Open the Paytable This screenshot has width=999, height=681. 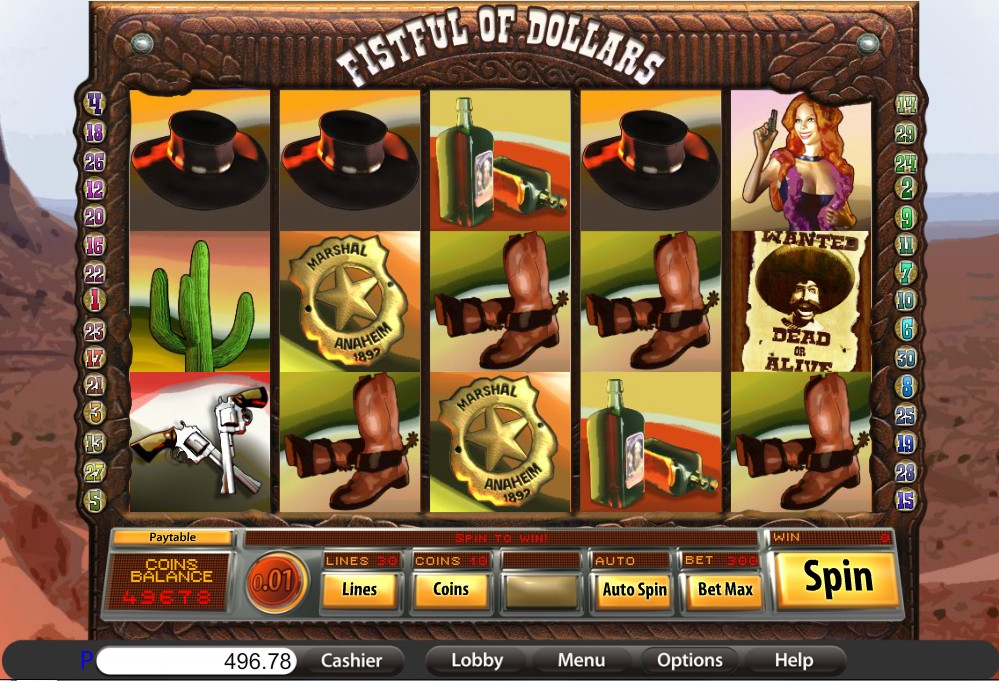172,537
